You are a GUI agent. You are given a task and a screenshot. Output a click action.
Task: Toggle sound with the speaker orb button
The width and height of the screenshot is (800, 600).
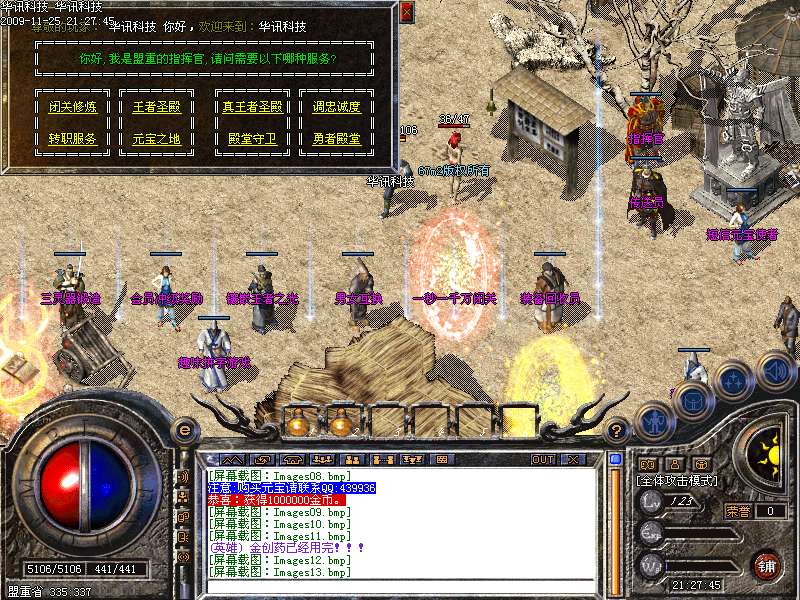pos(774,370)
